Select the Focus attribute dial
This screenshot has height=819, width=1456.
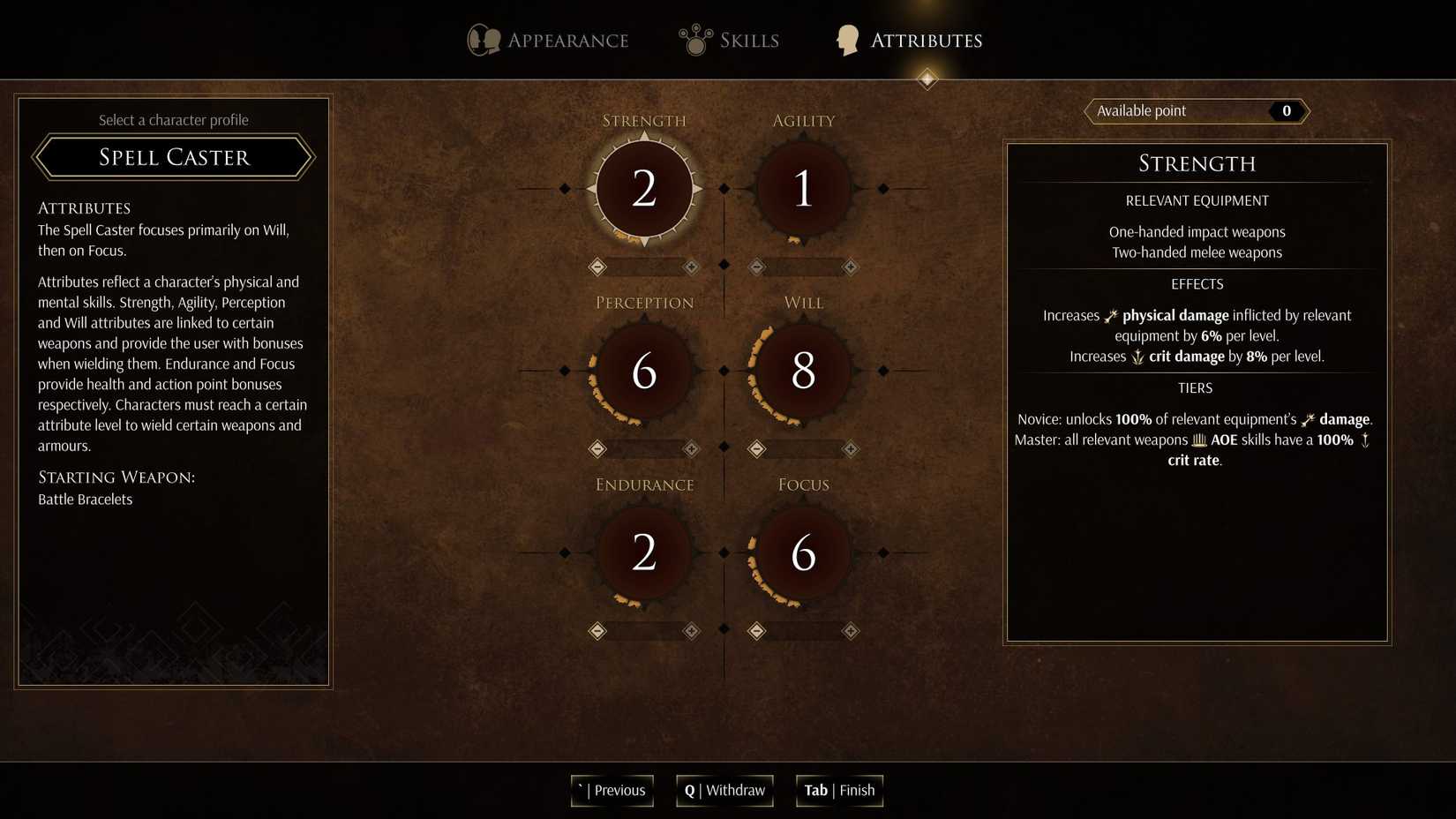click(x=801, y=553)
